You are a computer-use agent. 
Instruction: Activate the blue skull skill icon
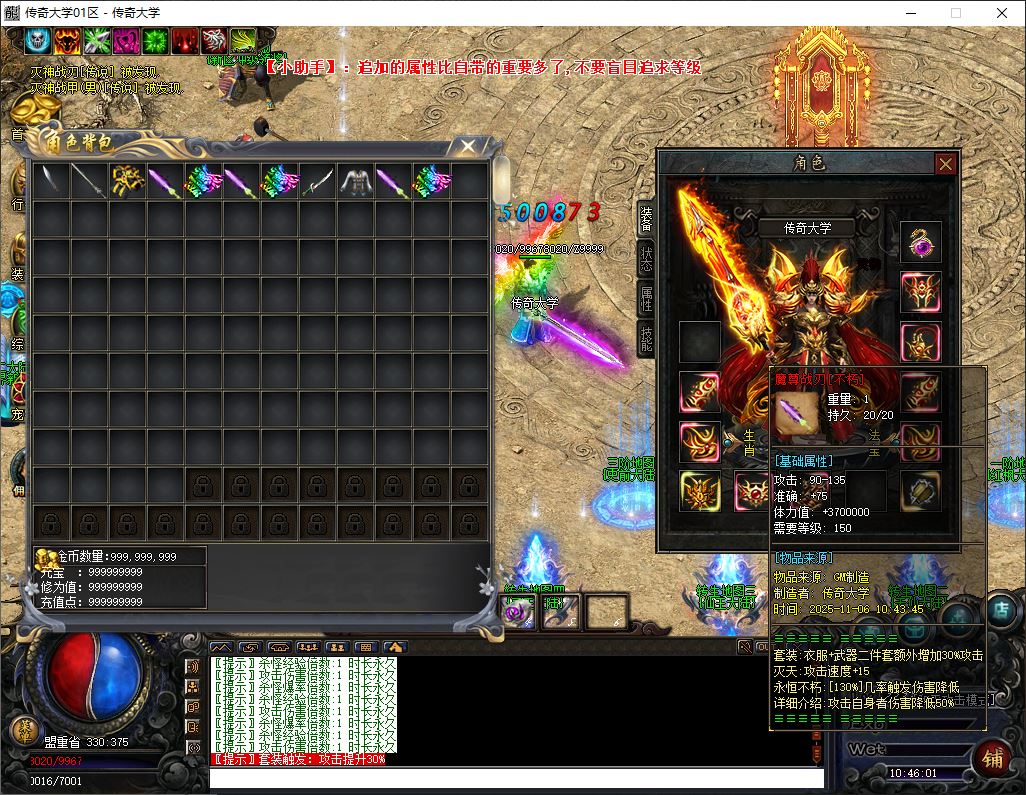(38, 41)
